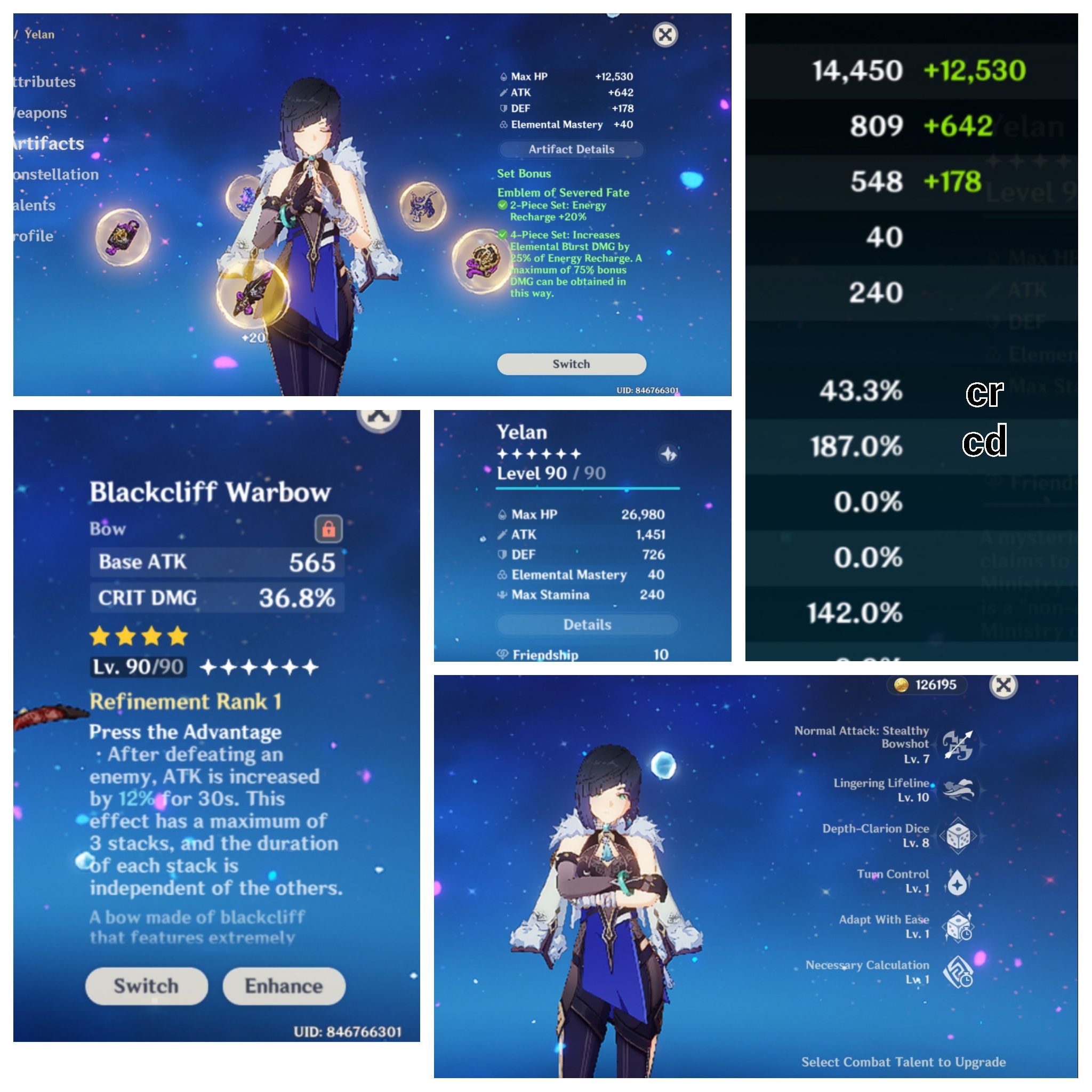Open the Constellation tab in the sidebar
This screenshot has height=1092, width=1092.
[x=48, y=174]
